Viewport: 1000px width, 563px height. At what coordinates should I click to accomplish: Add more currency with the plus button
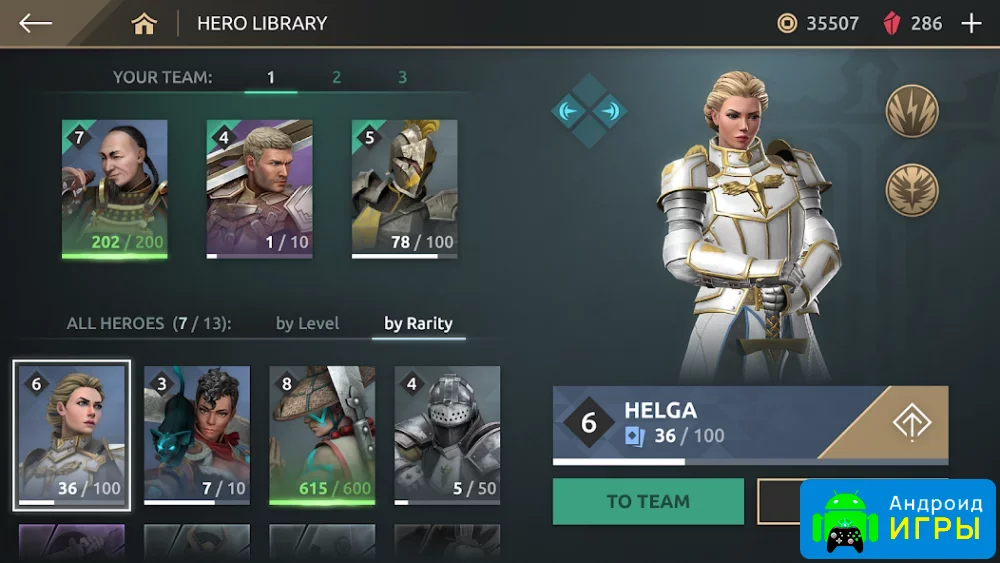click(971, 23)
